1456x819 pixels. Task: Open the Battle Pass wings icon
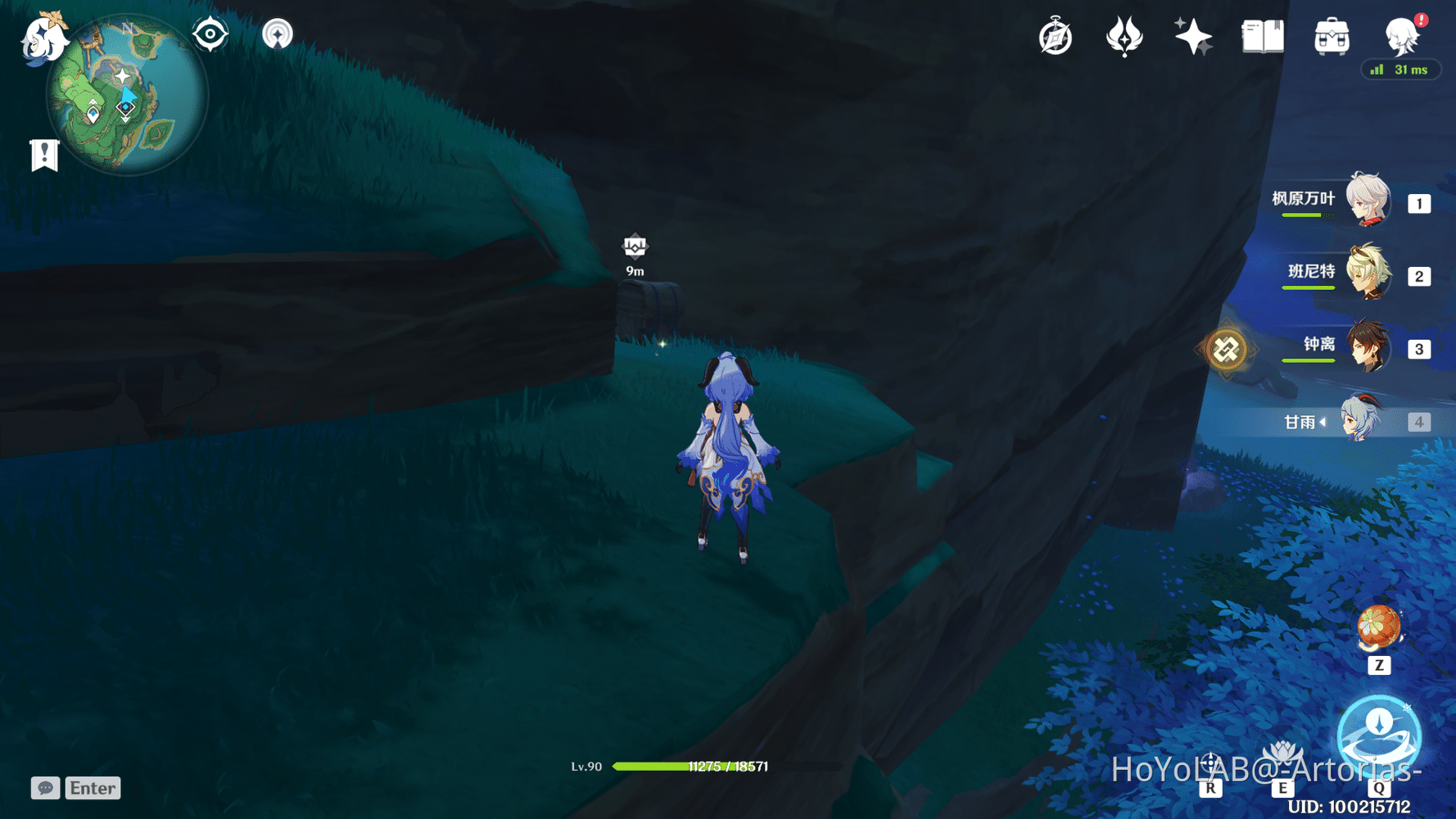1125,35
